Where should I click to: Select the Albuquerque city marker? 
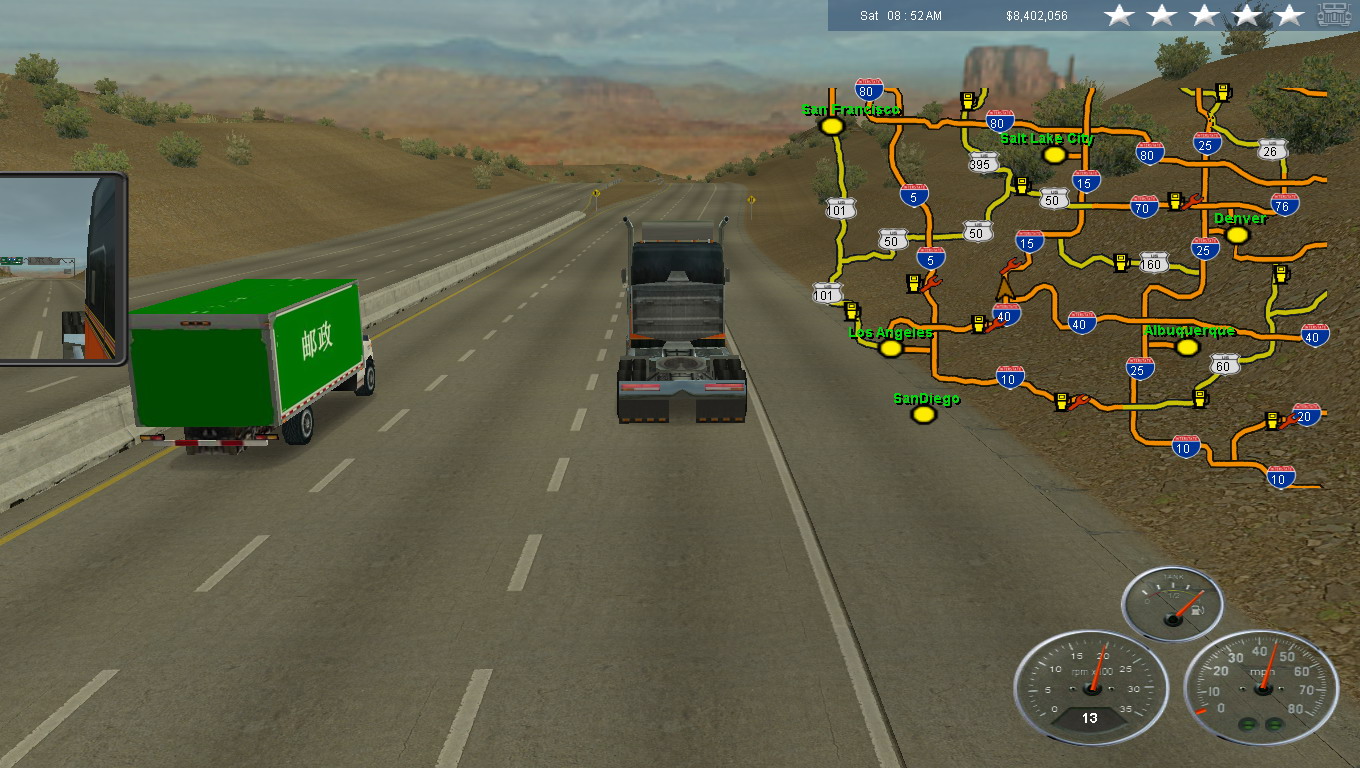[1187, 347]
